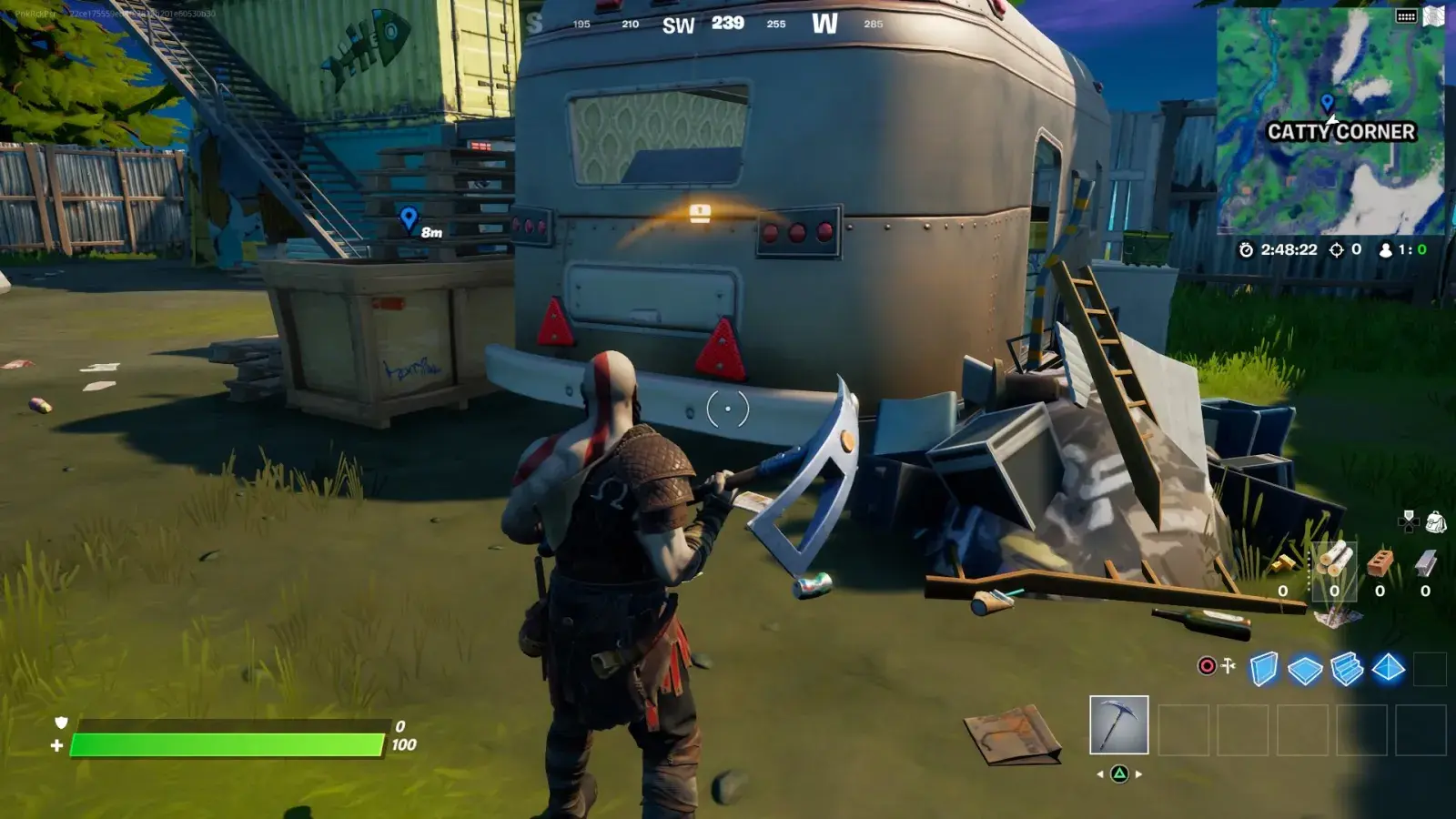Click the match timer stopwatch icon
This screenshot has height=819, width=1456.
pyautogui.click(x=1246, y=249)
